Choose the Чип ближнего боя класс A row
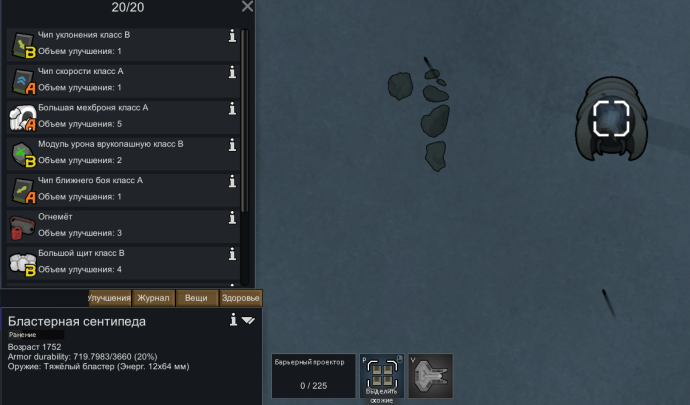Image resolution: width=690 pixels, height=405 pixels. pos(120,189)
